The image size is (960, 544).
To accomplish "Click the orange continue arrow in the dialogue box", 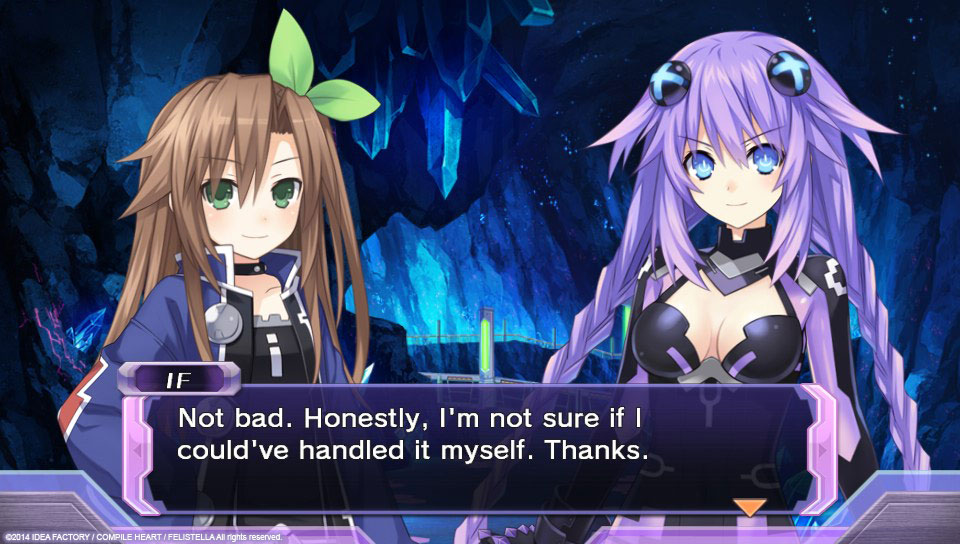I will (749, 507).
